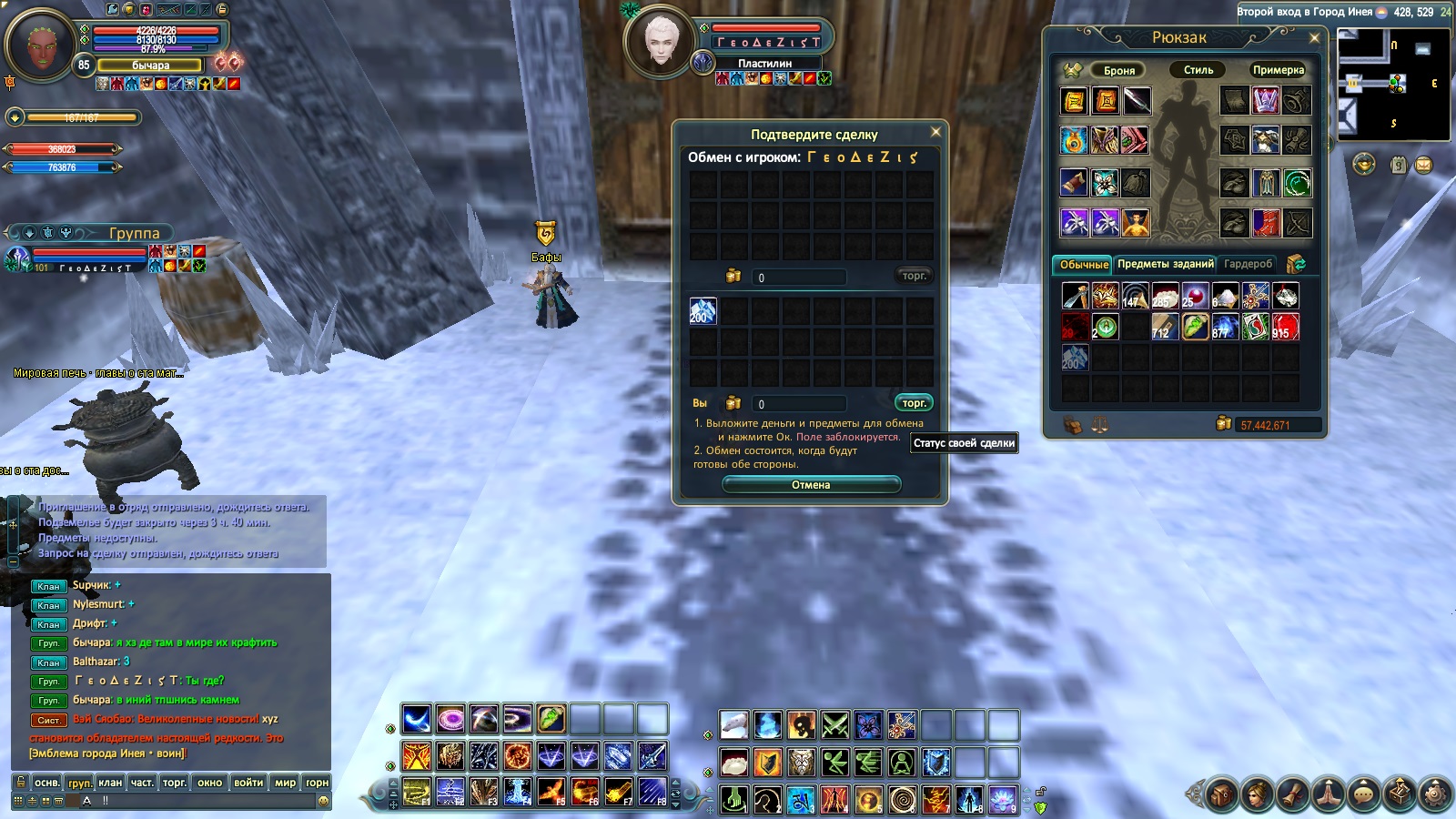Switch chat to the клан channel tab
Image resolution: width=1456 pixels, height=819 pixels.
coord(110,783)
